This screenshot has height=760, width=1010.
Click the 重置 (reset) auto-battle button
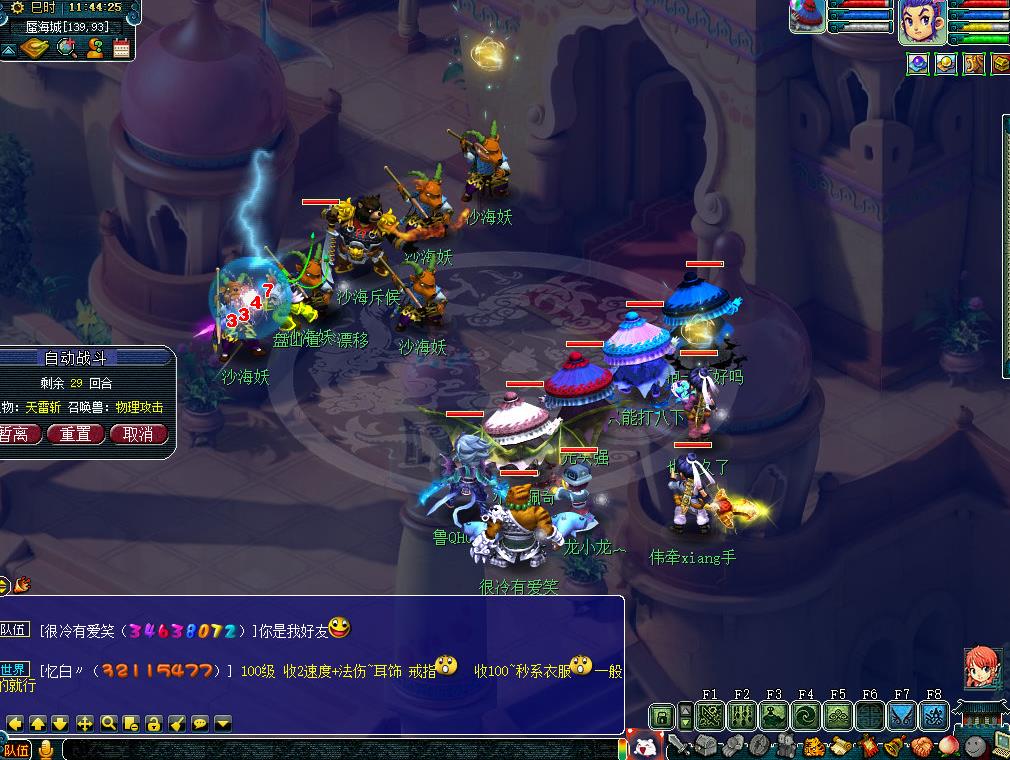76,434
